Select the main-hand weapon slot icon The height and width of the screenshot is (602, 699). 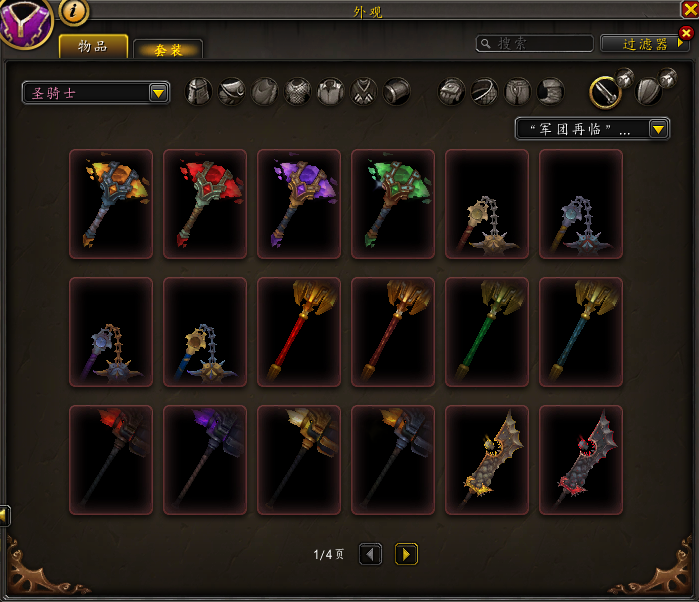pos(603,92)
